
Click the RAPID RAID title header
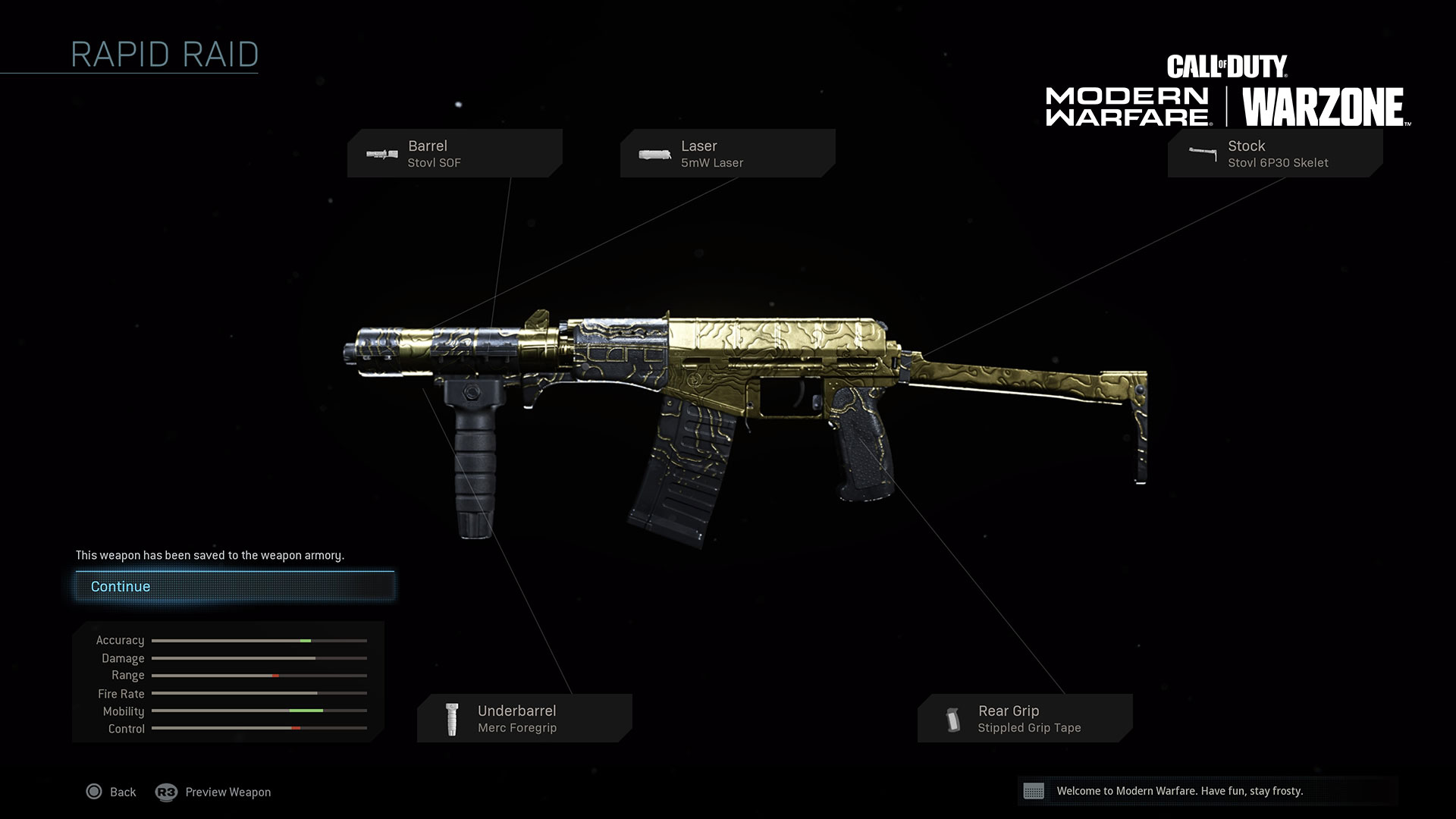pos(164,53)
